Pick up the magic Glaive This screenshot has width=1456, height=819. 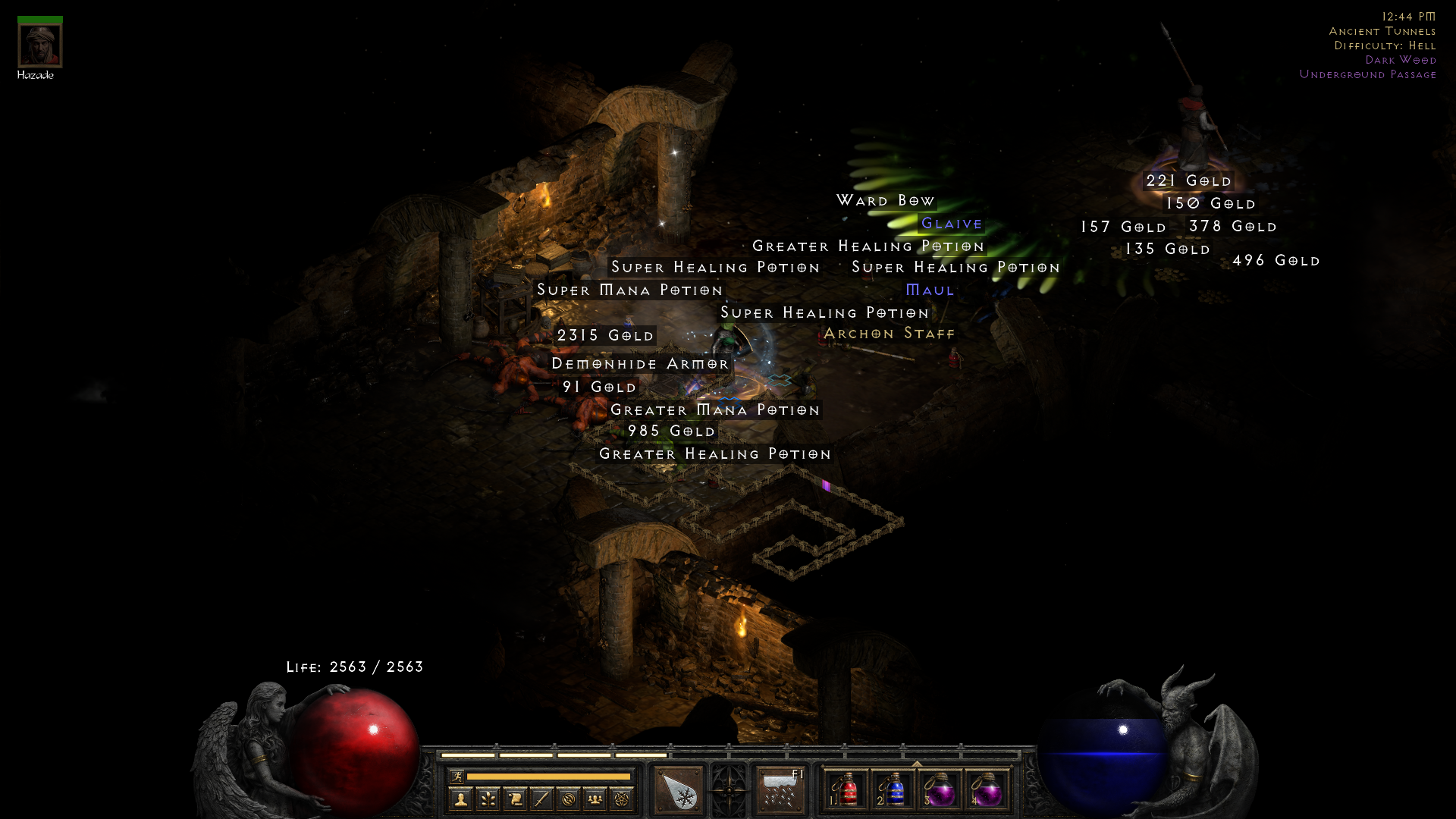(951, 224)
